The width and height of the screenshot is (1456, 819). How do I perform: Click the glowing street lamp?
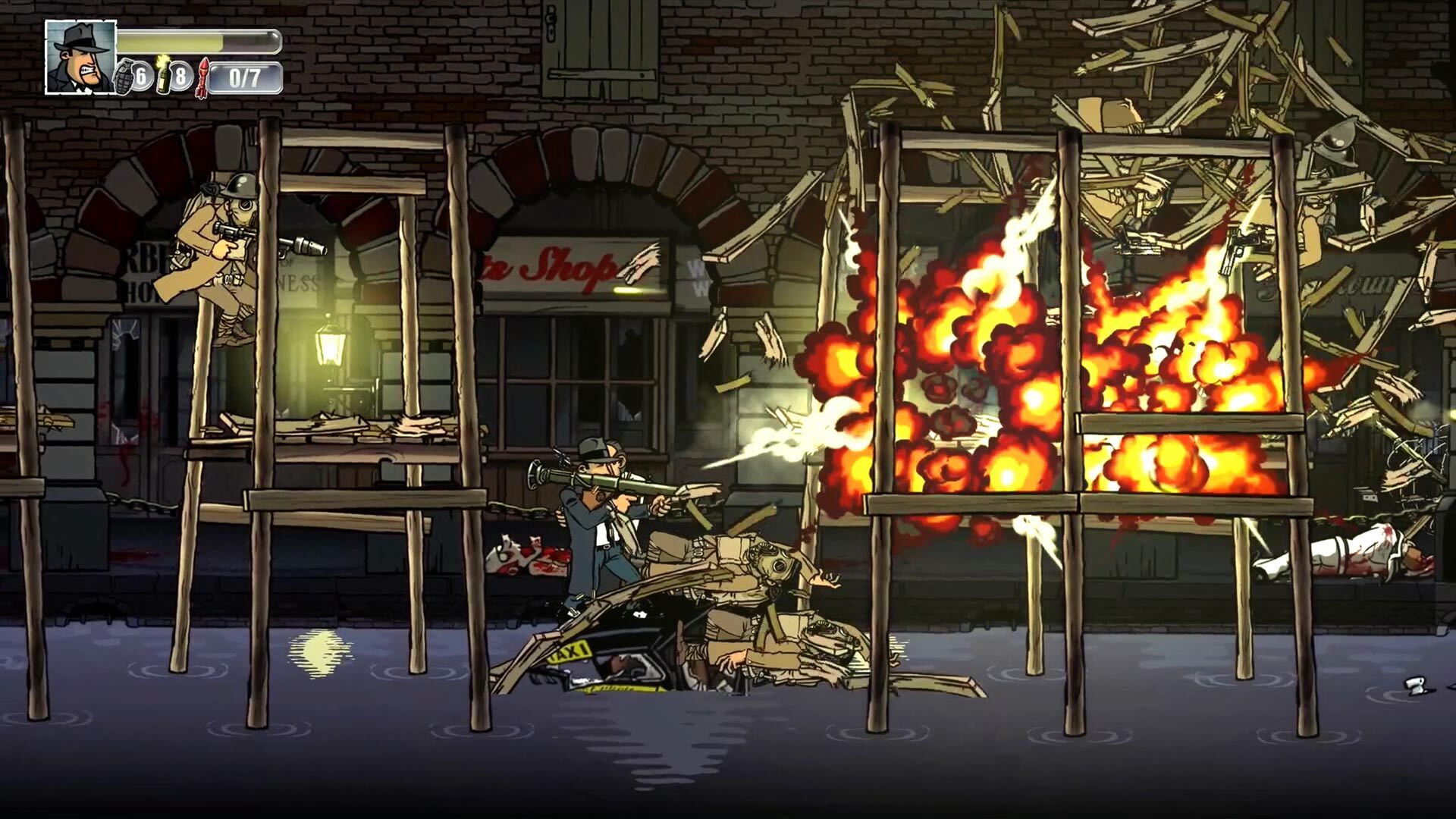coord(329,345)
